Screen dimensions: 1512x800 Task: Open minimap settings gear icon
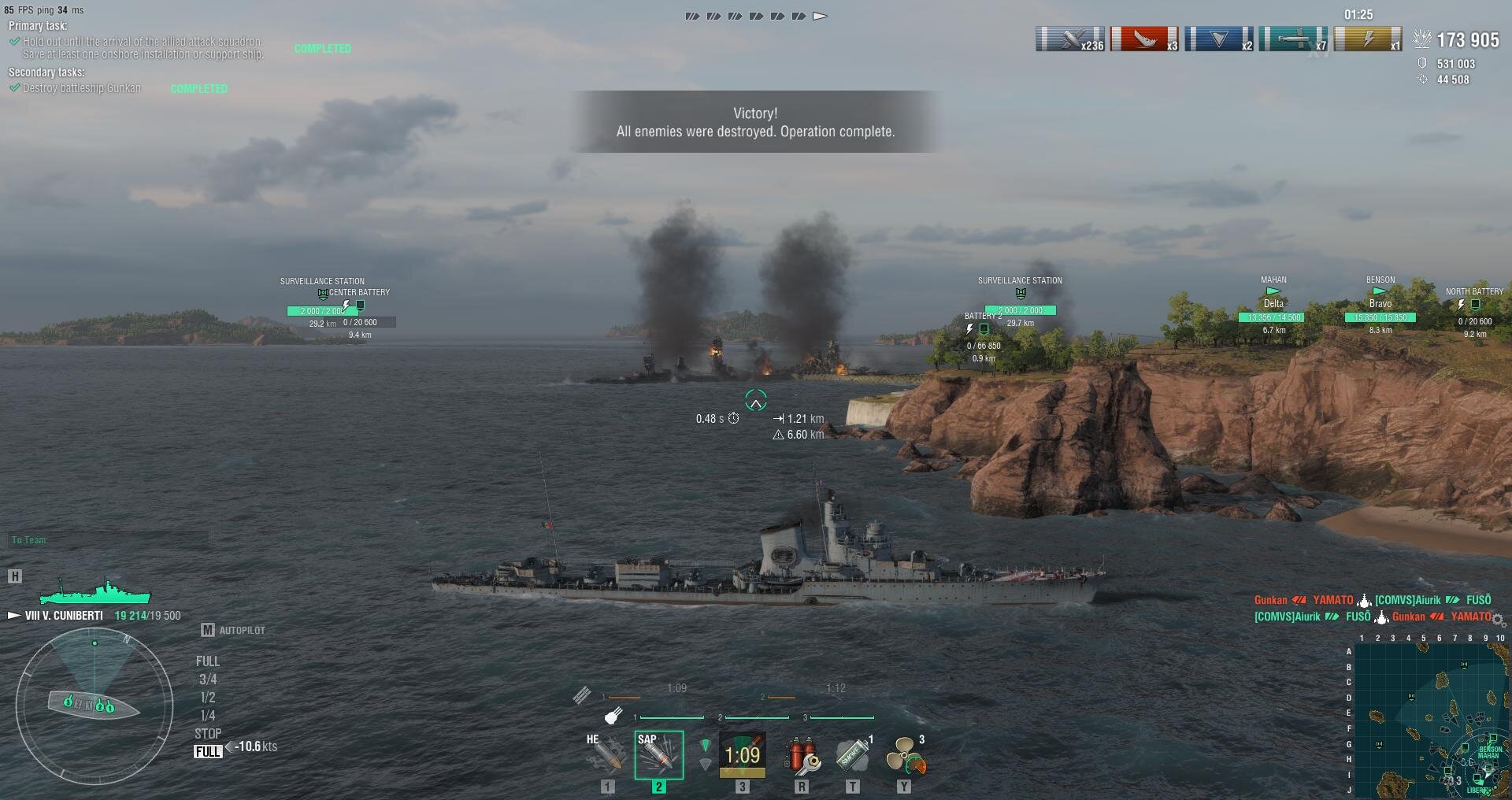(1498, 620)
